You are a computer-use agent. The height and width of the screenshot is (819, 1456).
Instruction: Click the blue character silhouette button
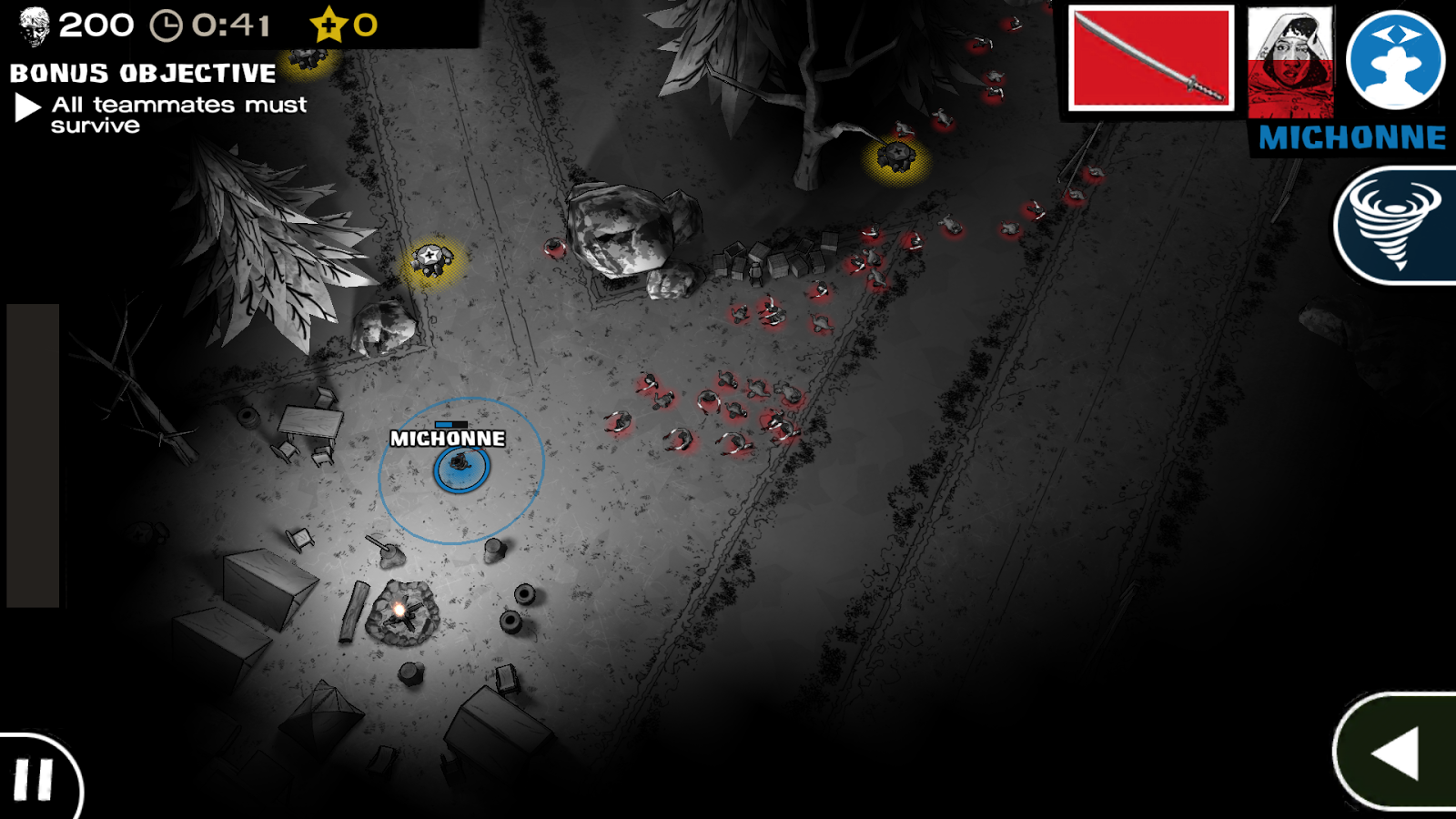1395,60
